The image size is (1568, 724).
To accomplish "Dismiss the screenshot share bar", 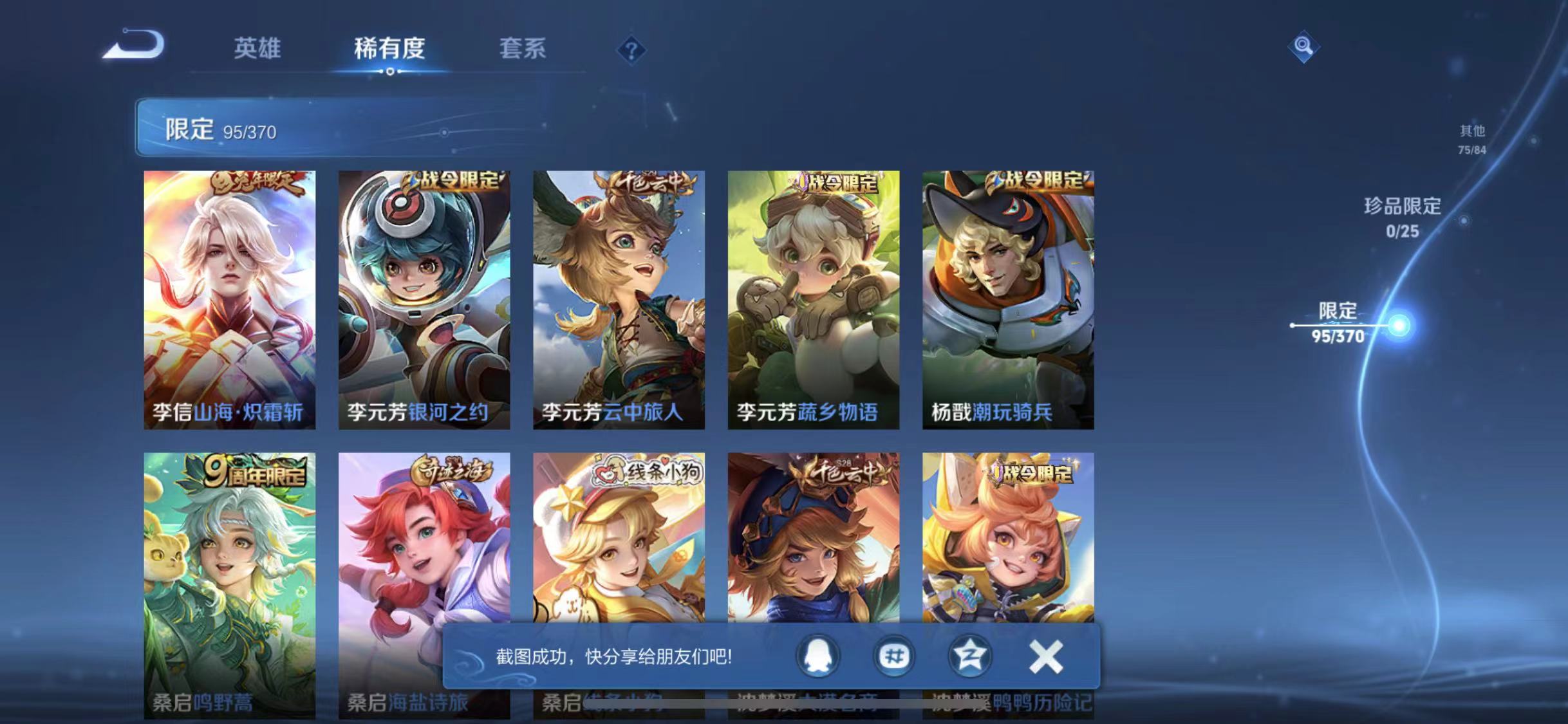I will pos(1046,654).
